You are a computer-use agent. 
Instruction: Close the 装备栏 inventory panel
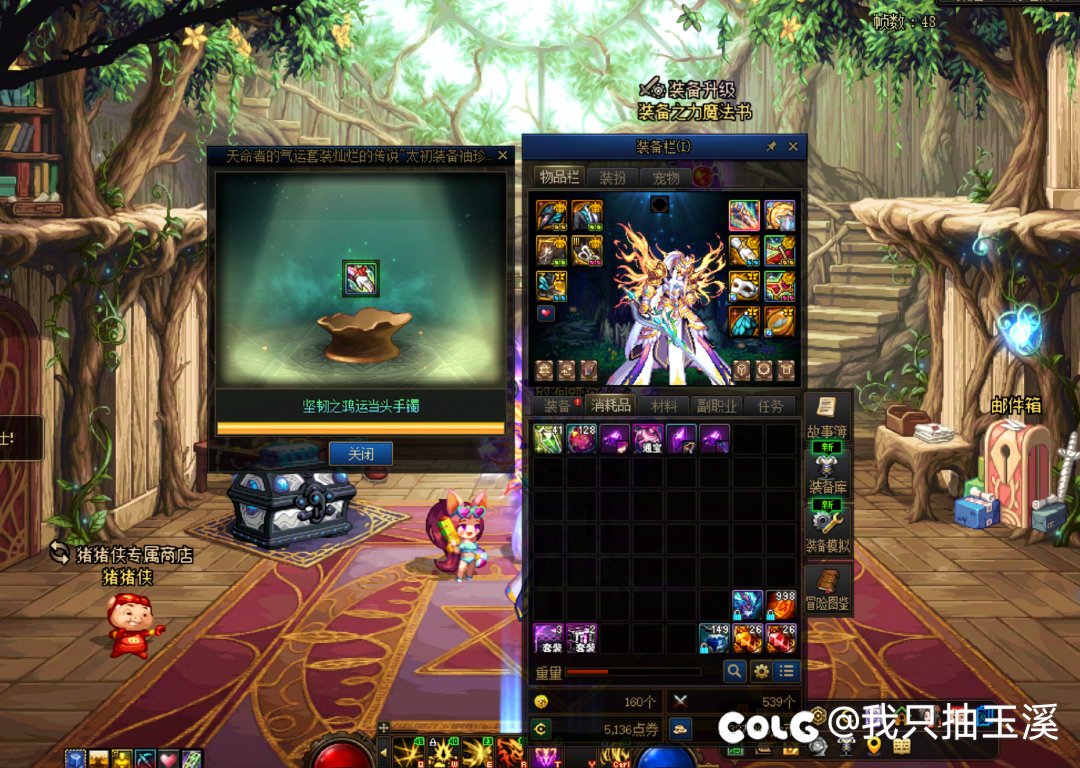(793, 147)
